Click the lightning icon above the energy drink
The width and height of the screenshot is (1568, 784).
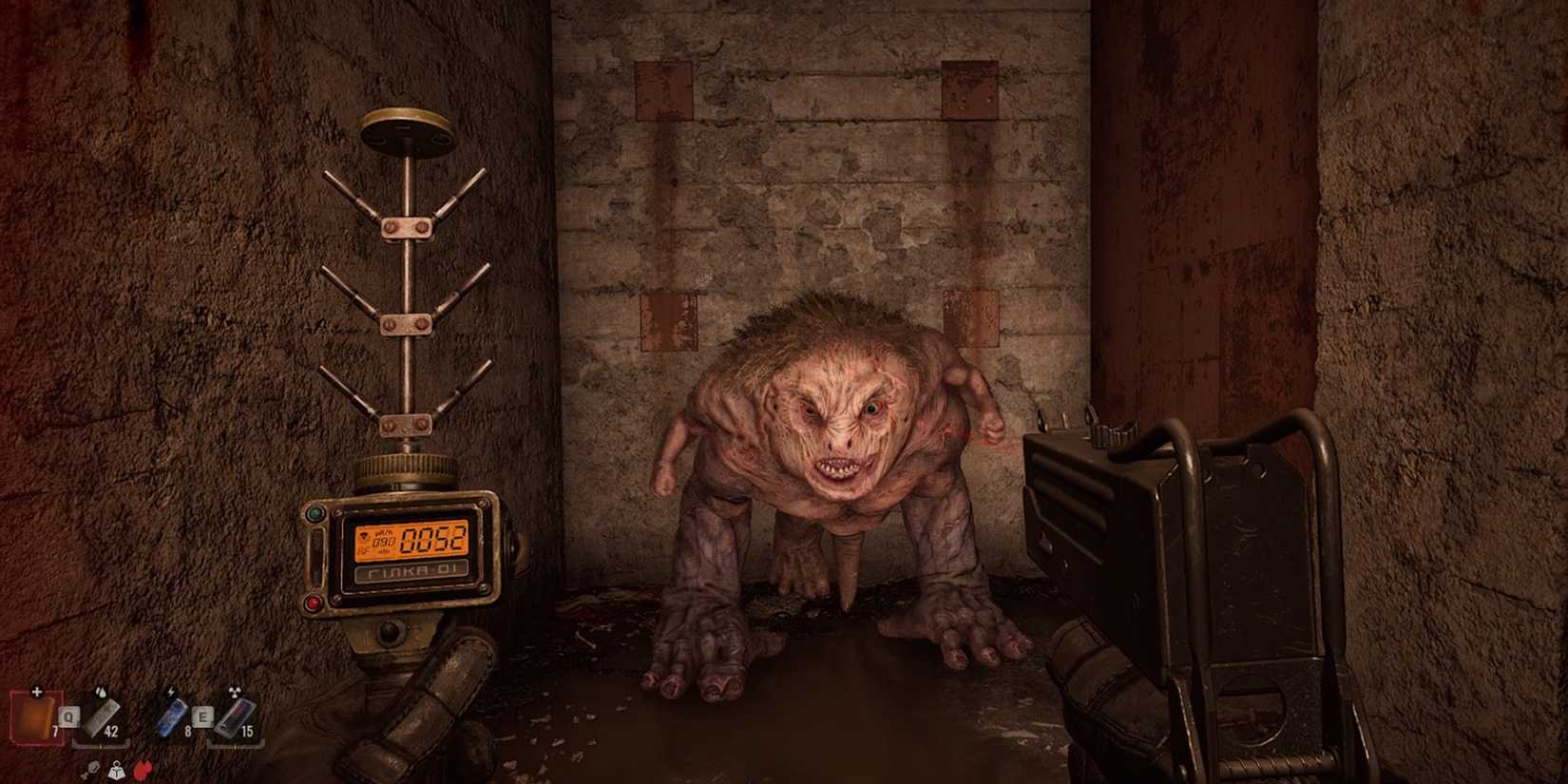170,691
